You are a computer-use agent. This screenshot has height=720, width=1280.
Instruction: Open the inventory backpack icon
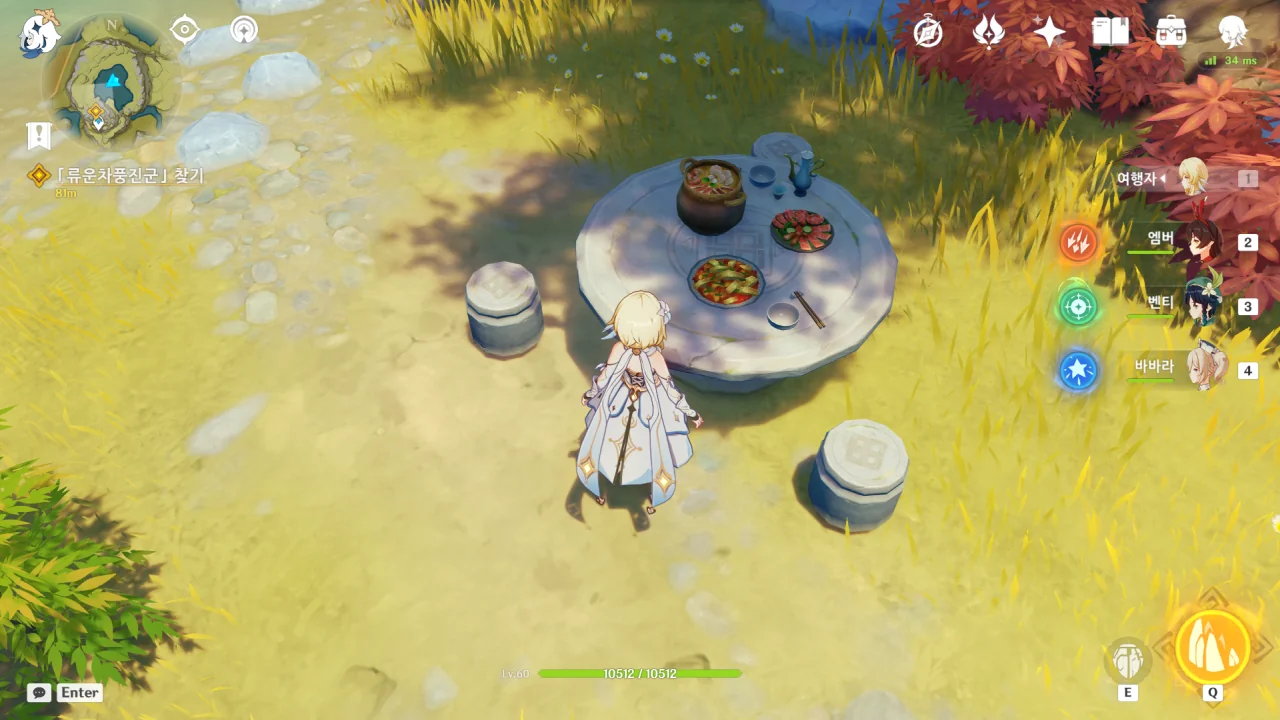(1171, 32)
